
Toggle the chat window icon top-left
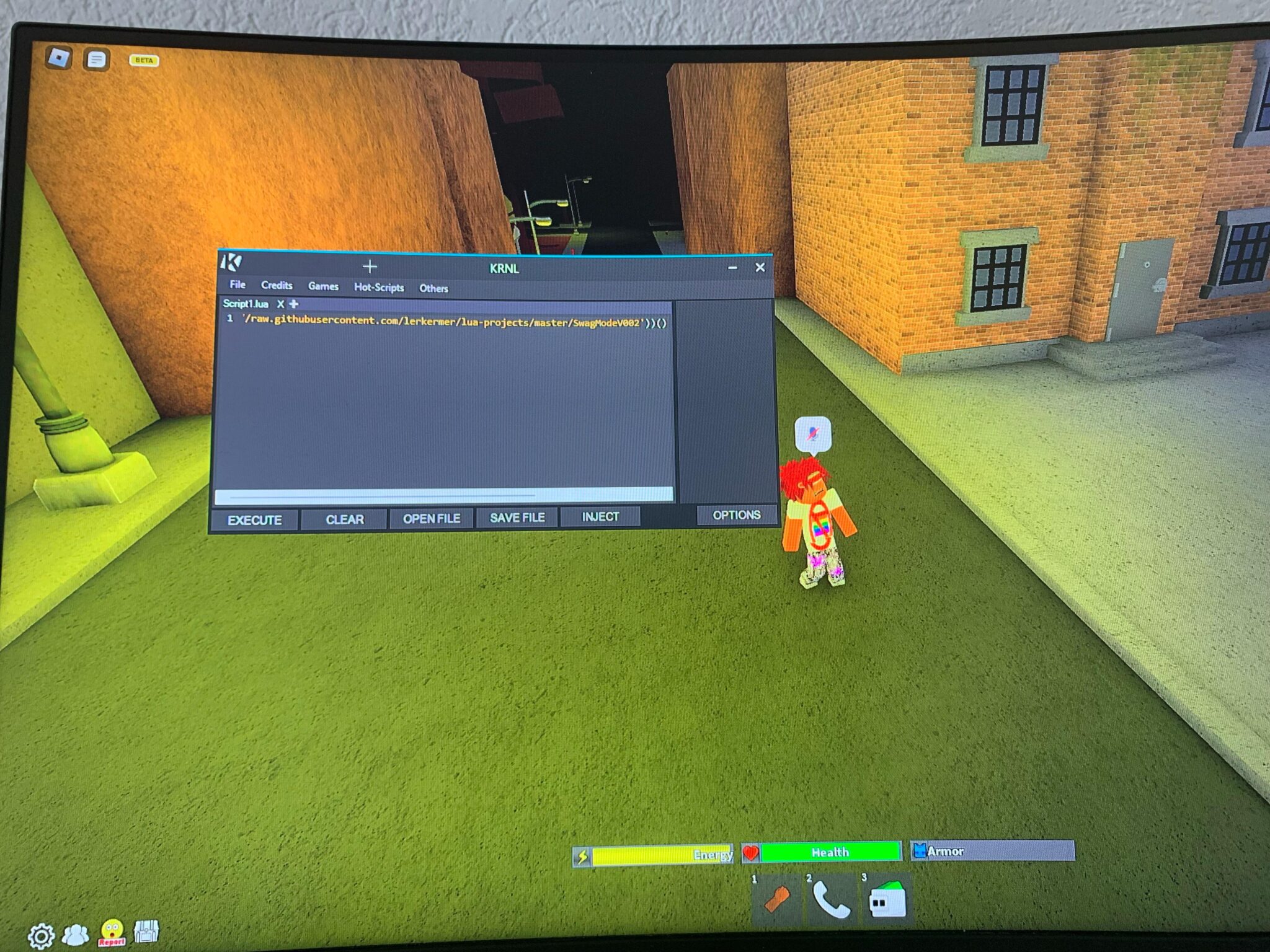coord(97,58)
